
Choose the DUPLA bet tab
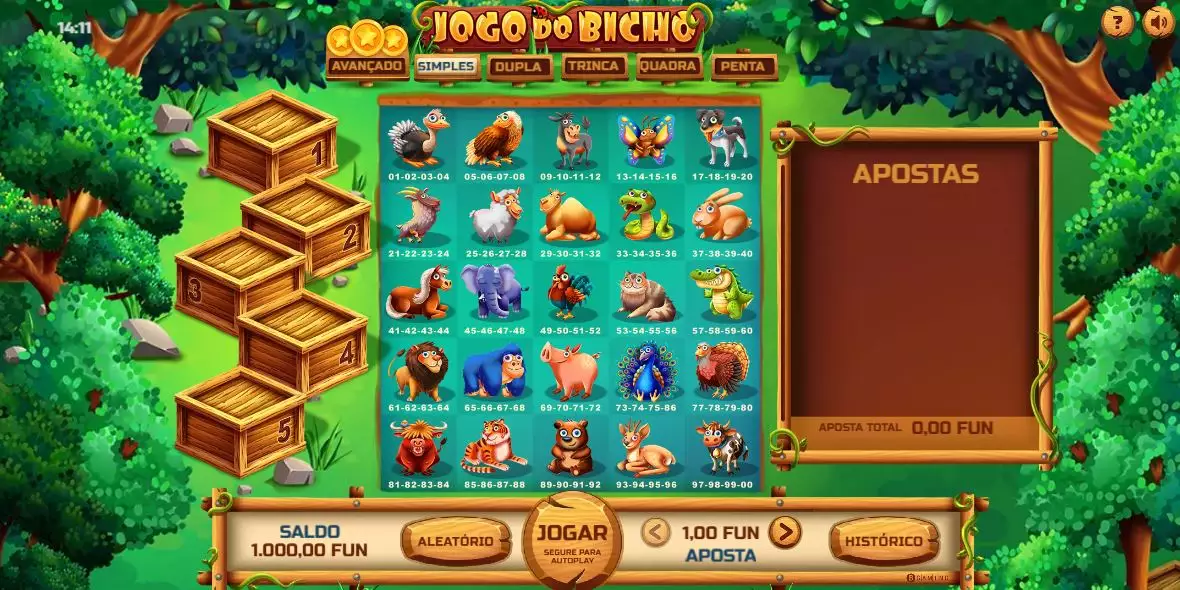pos(518,67)
